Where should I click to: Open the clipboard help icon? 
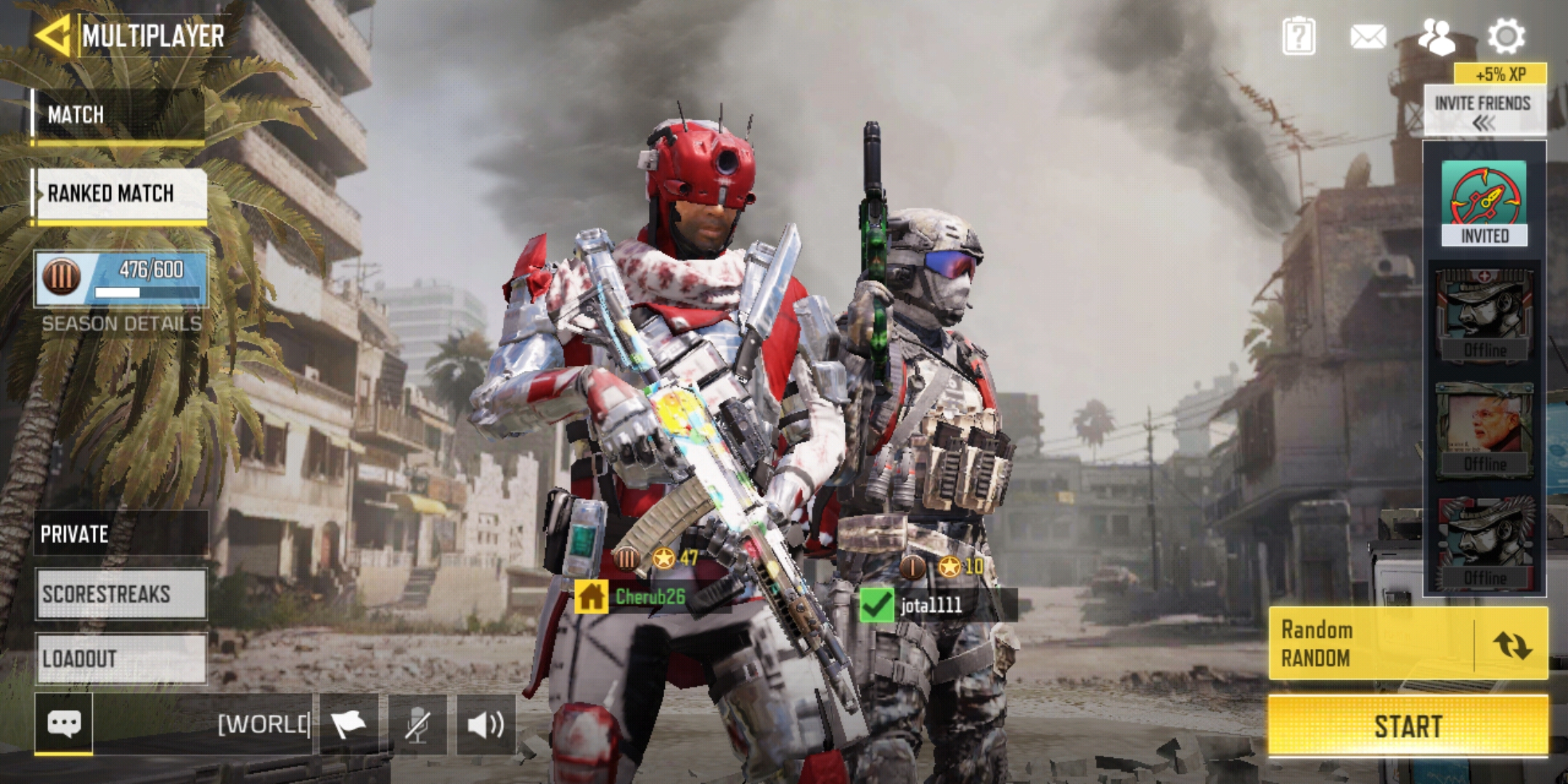[x=1299, y=36]
